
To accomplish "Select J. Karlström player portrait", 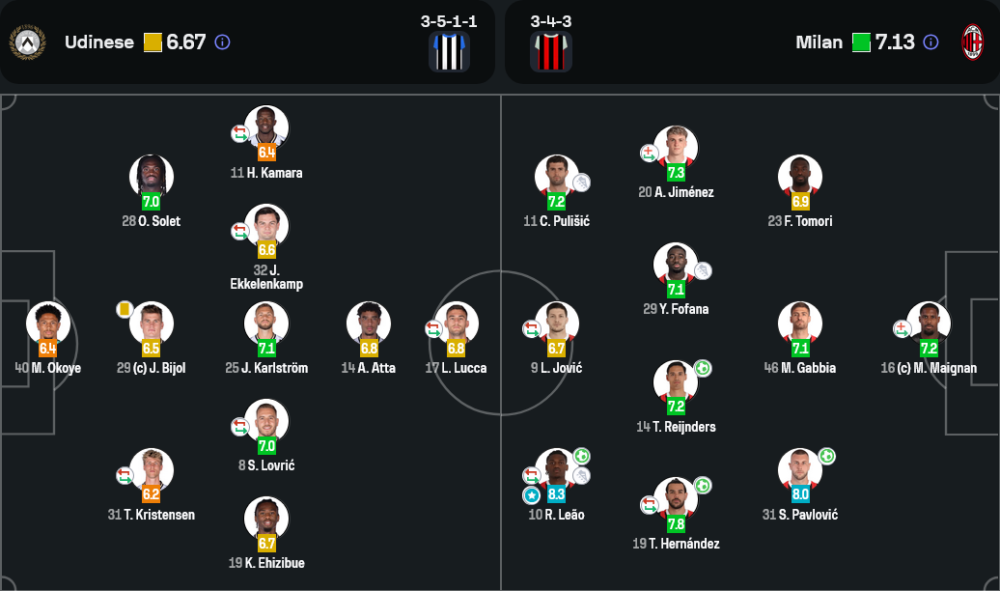I will (x=266, y=322).
